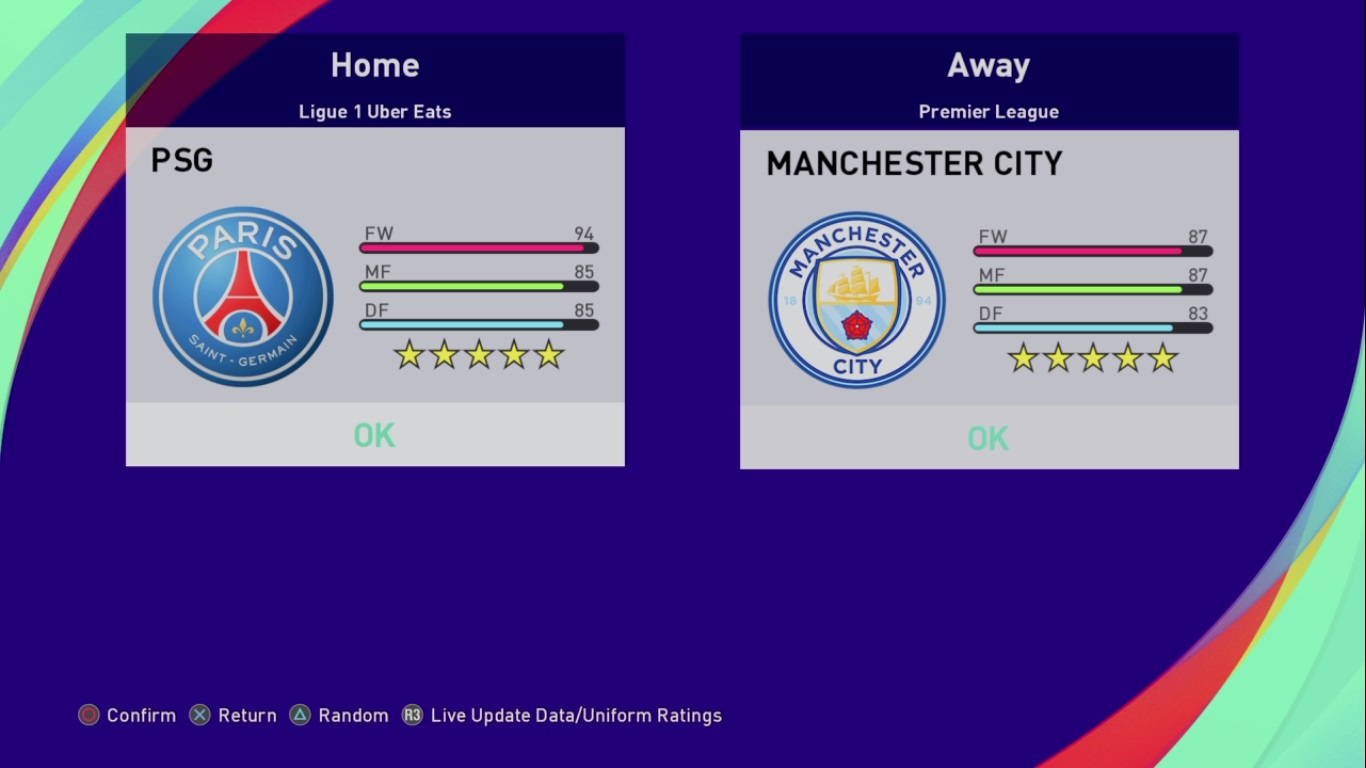This screenshot has height=768, width=1366.
Task: Choose the Ligue 1 Uber Eats league header
Action: (x=375, y=111)
